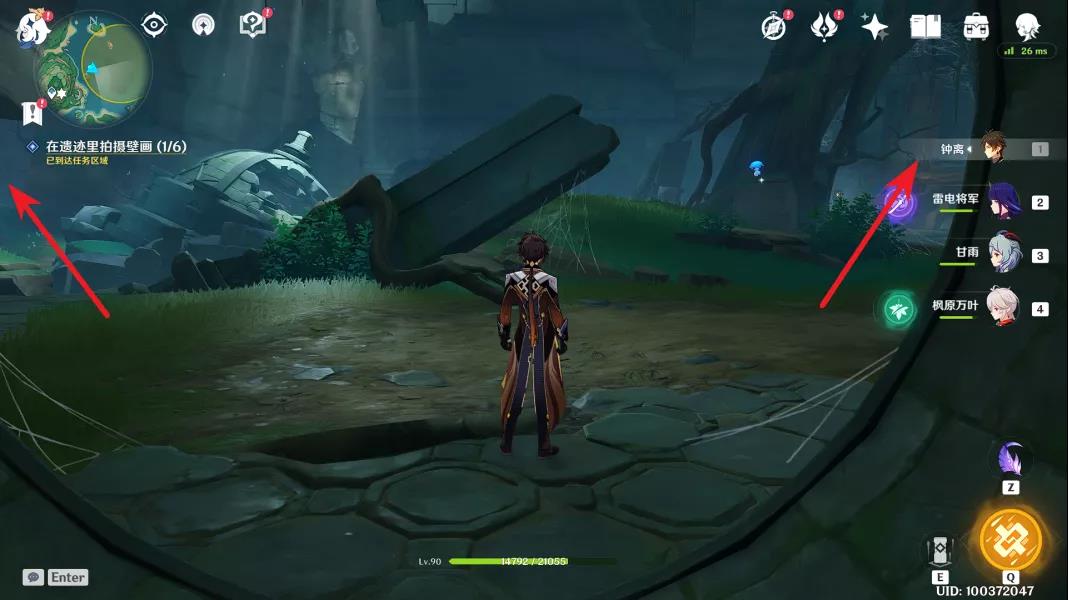Switch to party member 甘雨
This screenshot has height=600, width=1068.
[1003, 255]
